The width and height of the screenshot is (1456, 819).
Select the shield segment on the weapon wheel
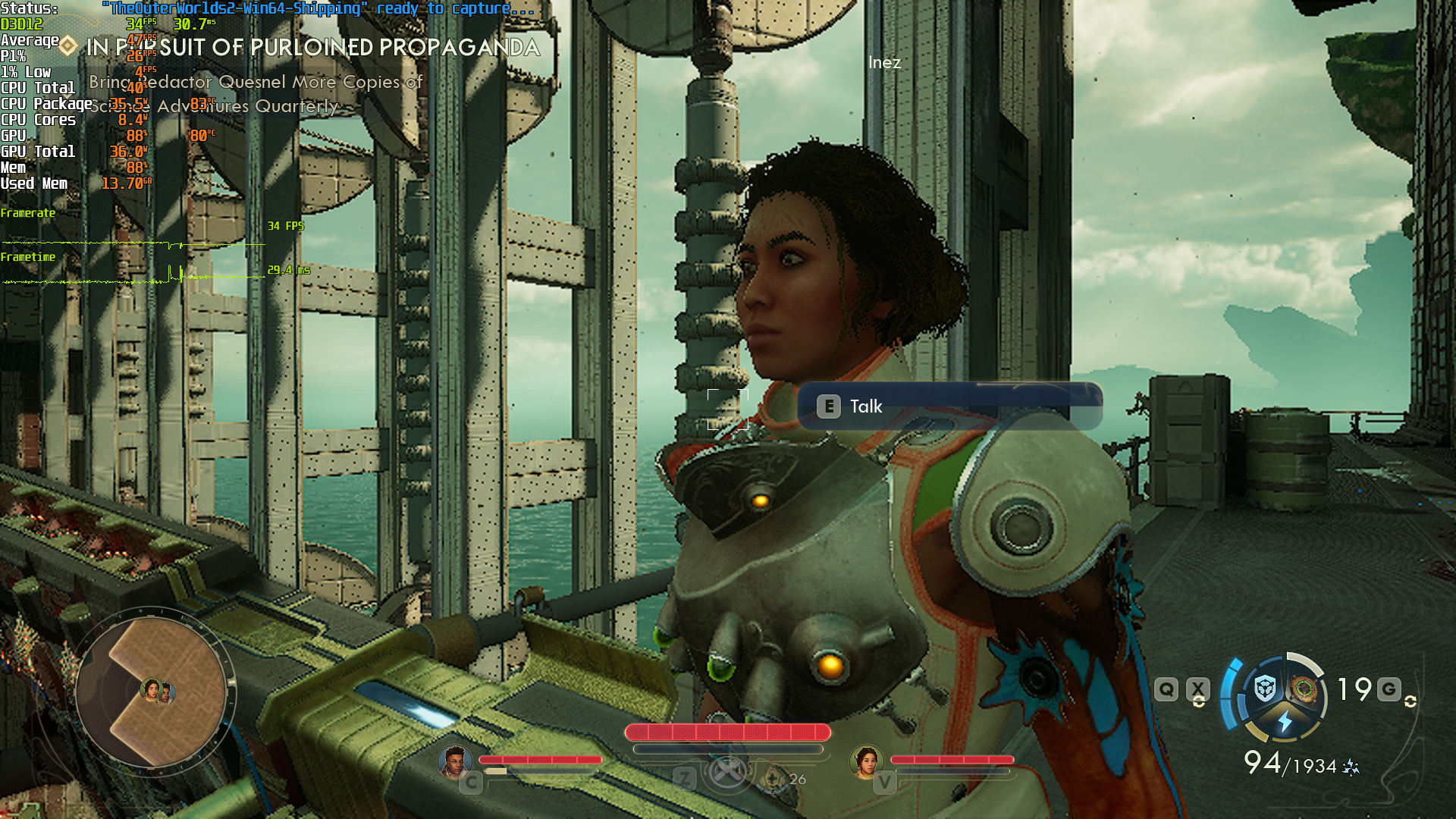click(1264, 687)
